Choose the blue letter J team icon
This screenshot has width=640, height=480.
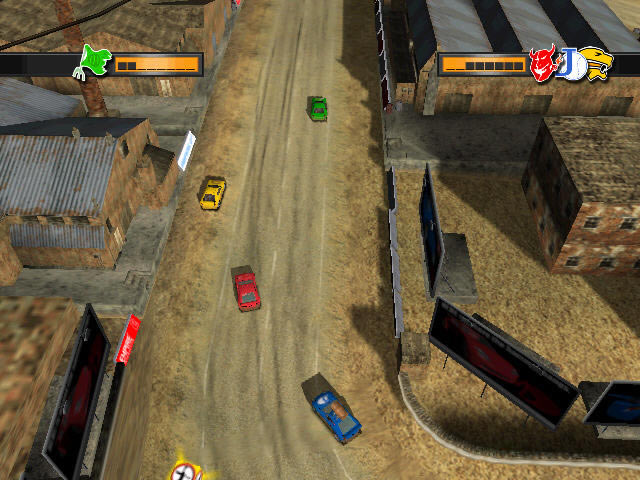pyautogui.click(x=571, y=64)
